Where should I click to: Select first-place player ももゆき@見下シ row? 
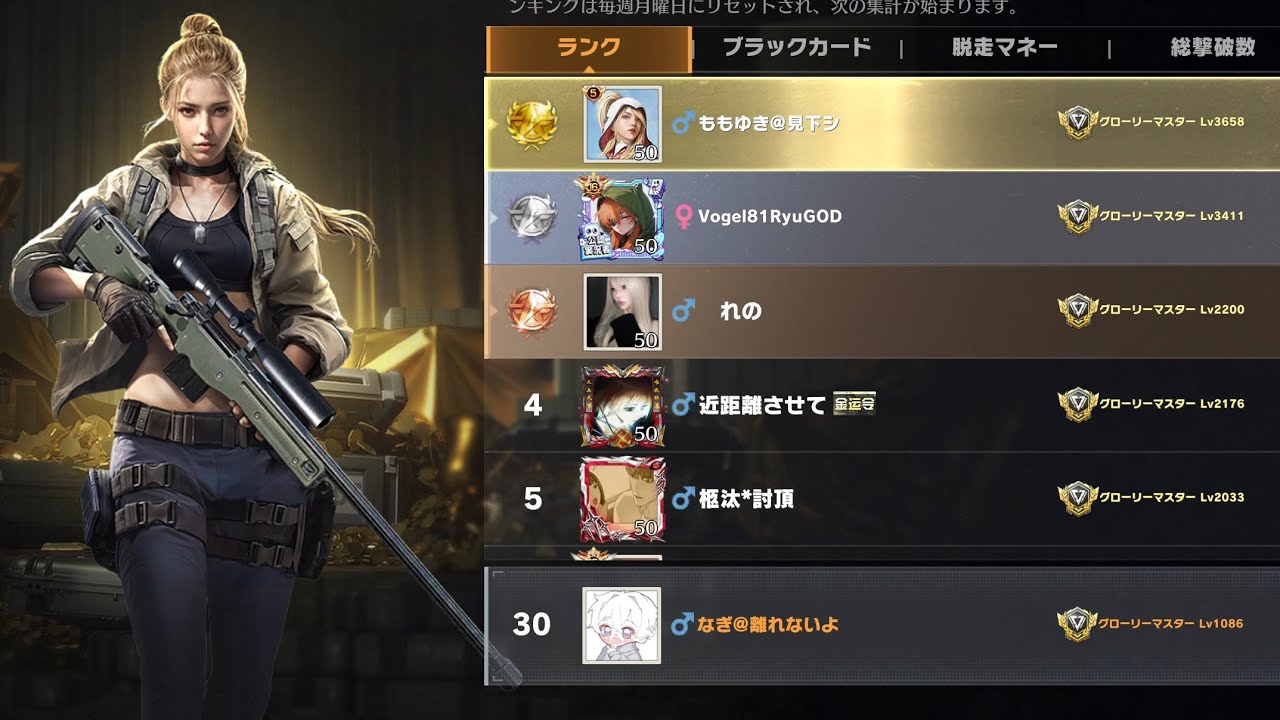tap(880, 123)
